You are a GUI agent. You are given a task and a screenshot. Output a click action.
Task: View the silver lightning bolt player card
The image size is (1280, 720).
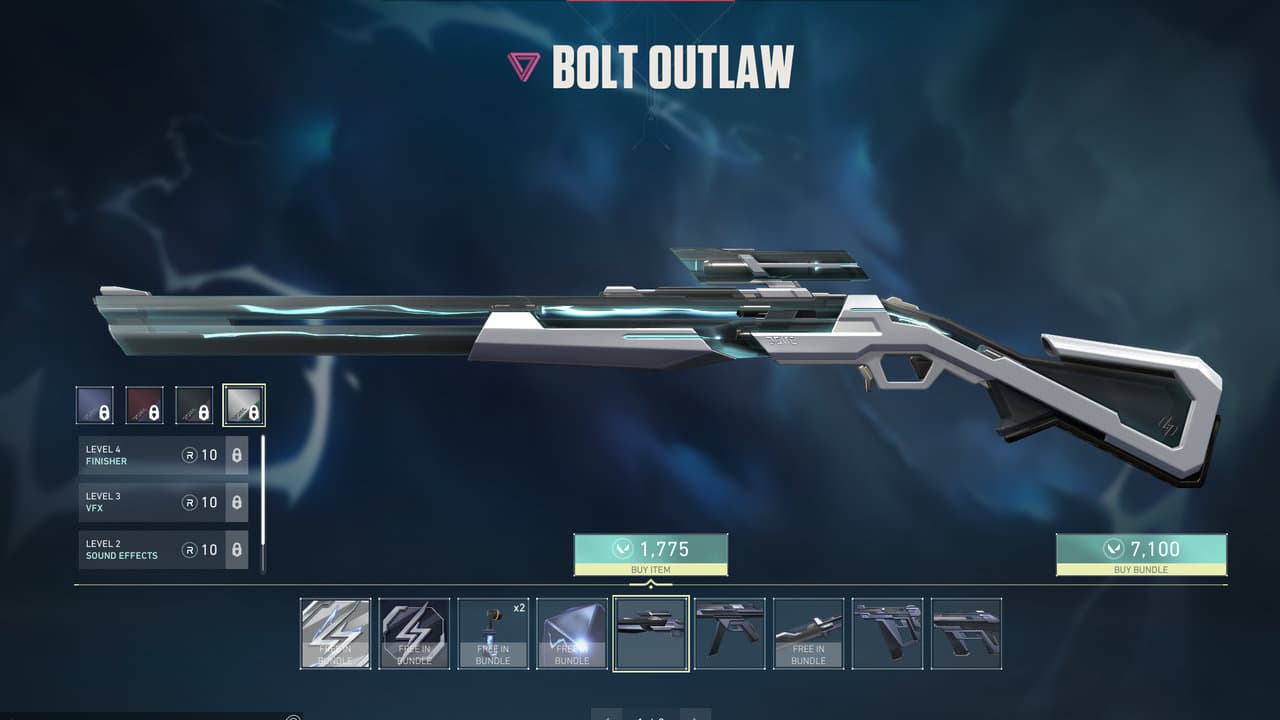(336, 634)
